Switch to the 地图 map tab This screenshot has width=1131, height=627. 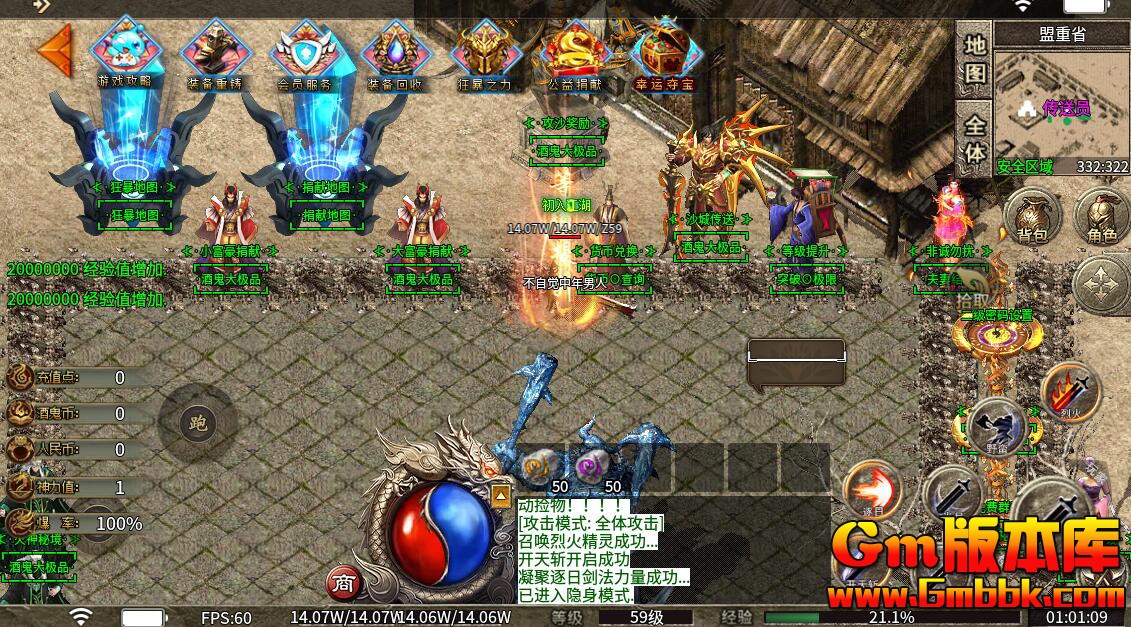975,60
